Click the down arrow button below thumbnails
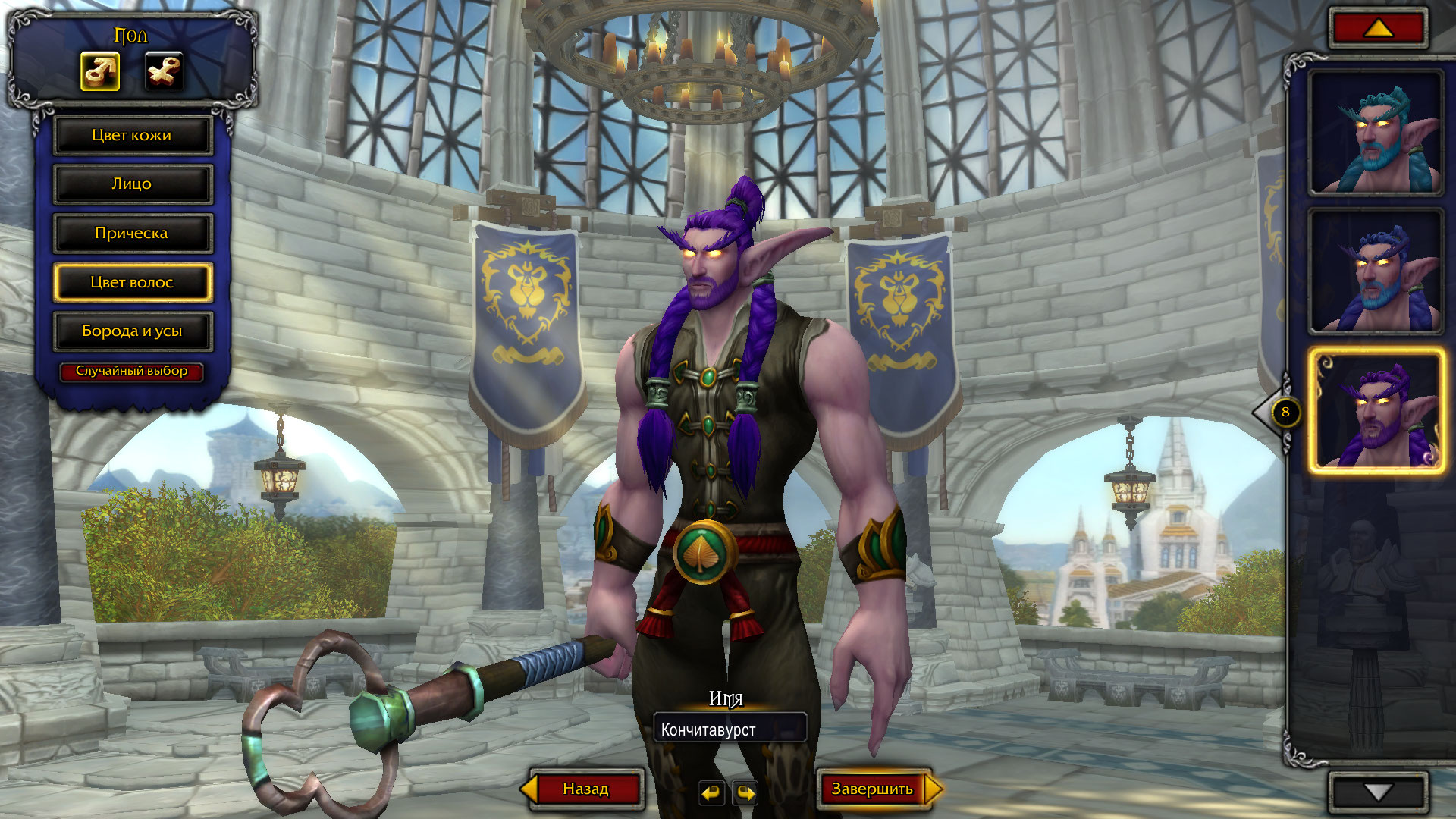1456x819 pixels. [1378, 792]
